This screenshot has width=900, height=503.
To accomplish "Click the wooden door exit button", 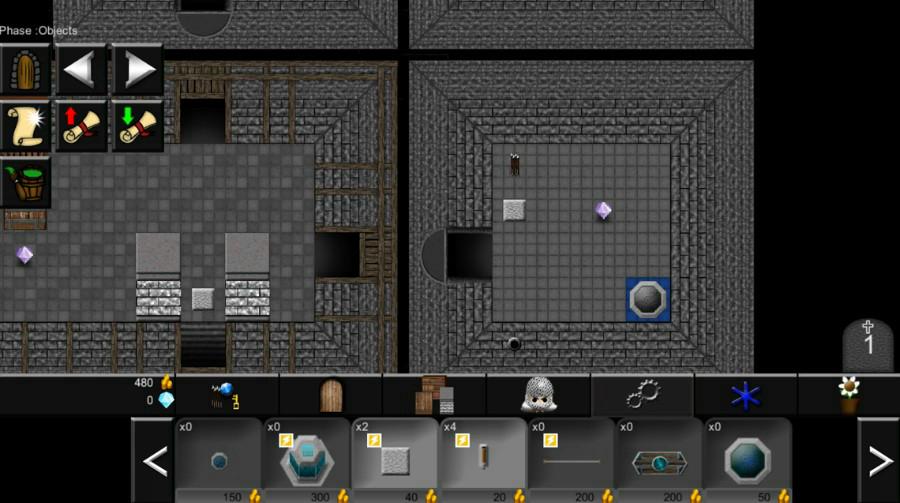I will point(25,69).
